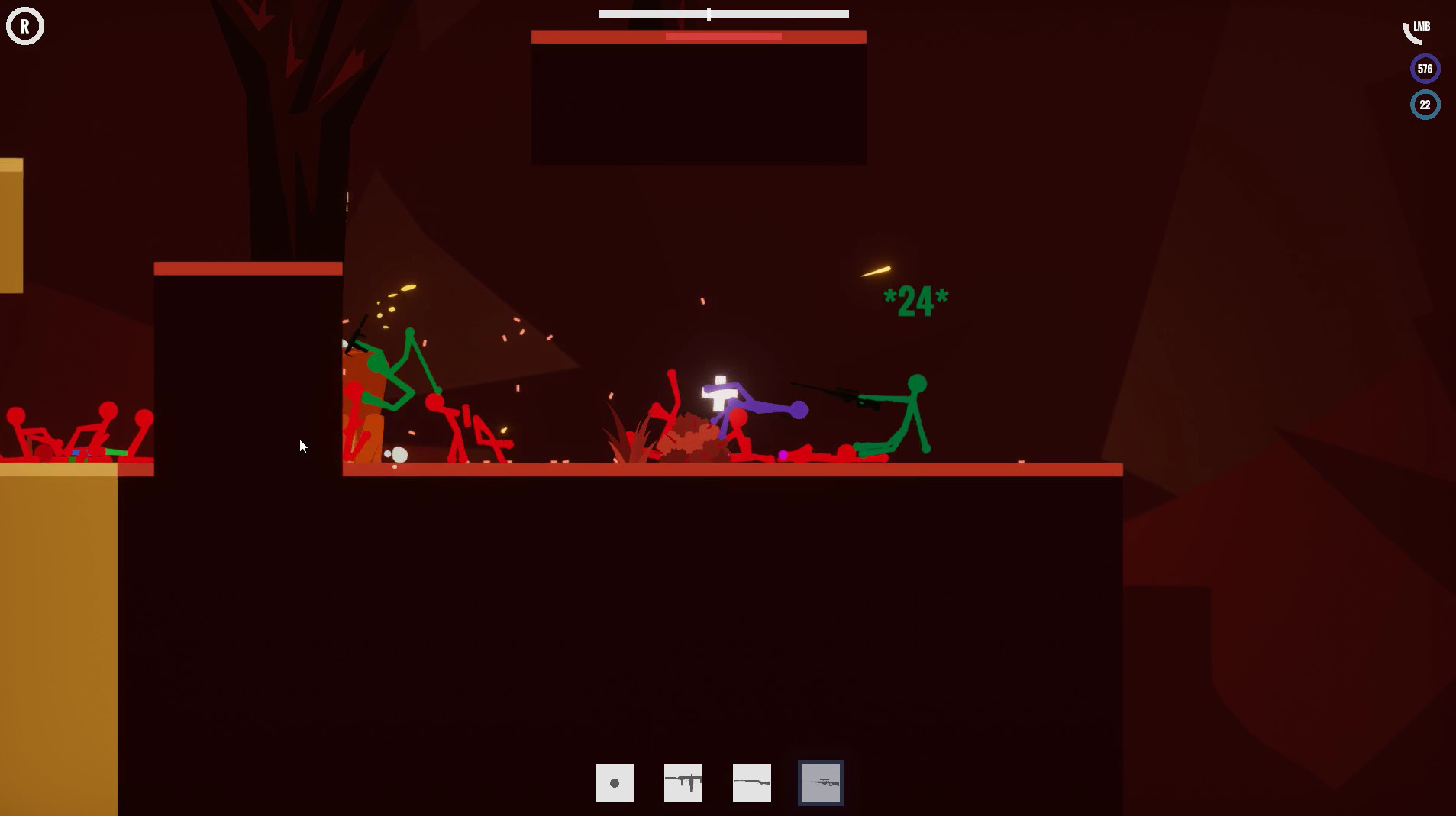Viewport: 1456px width, 816px height.
Task: Click the red boss health fill bar
Action: point(722,36)
